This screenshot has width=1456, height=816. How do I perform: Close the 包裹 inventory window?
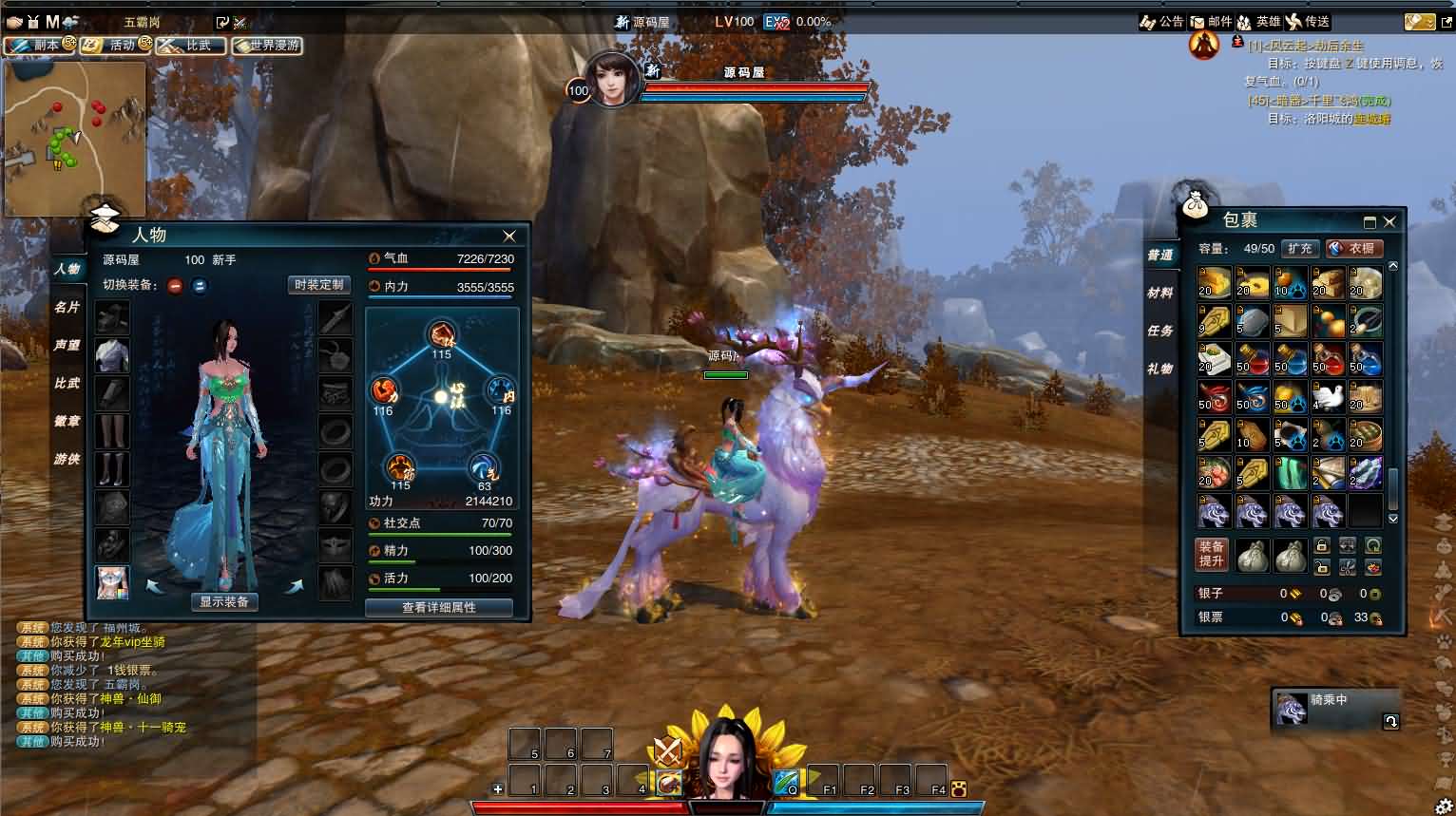click(1389, 221)
